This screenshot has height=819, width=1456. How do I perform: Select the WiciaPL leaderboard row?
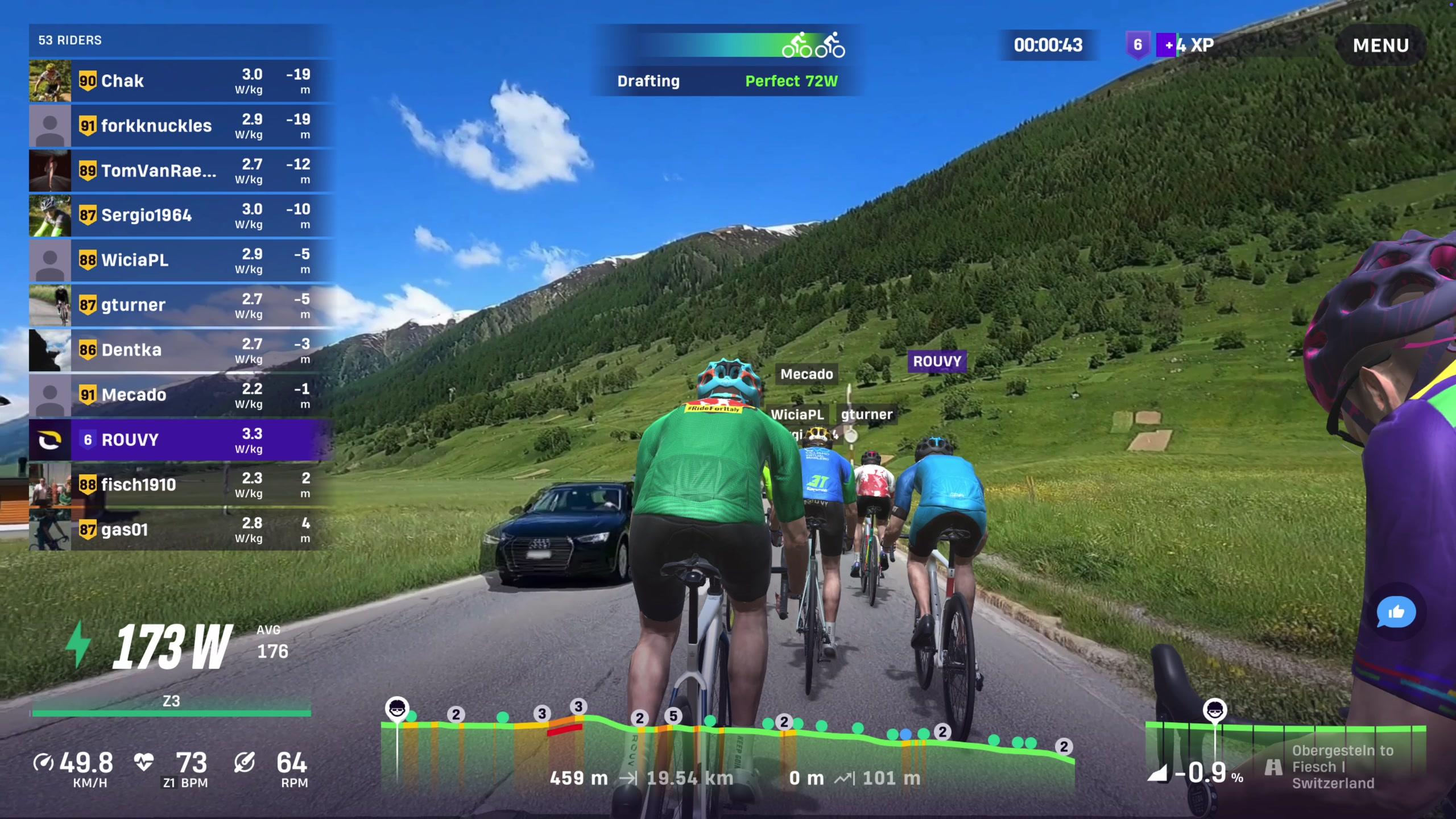coord(181,260)
